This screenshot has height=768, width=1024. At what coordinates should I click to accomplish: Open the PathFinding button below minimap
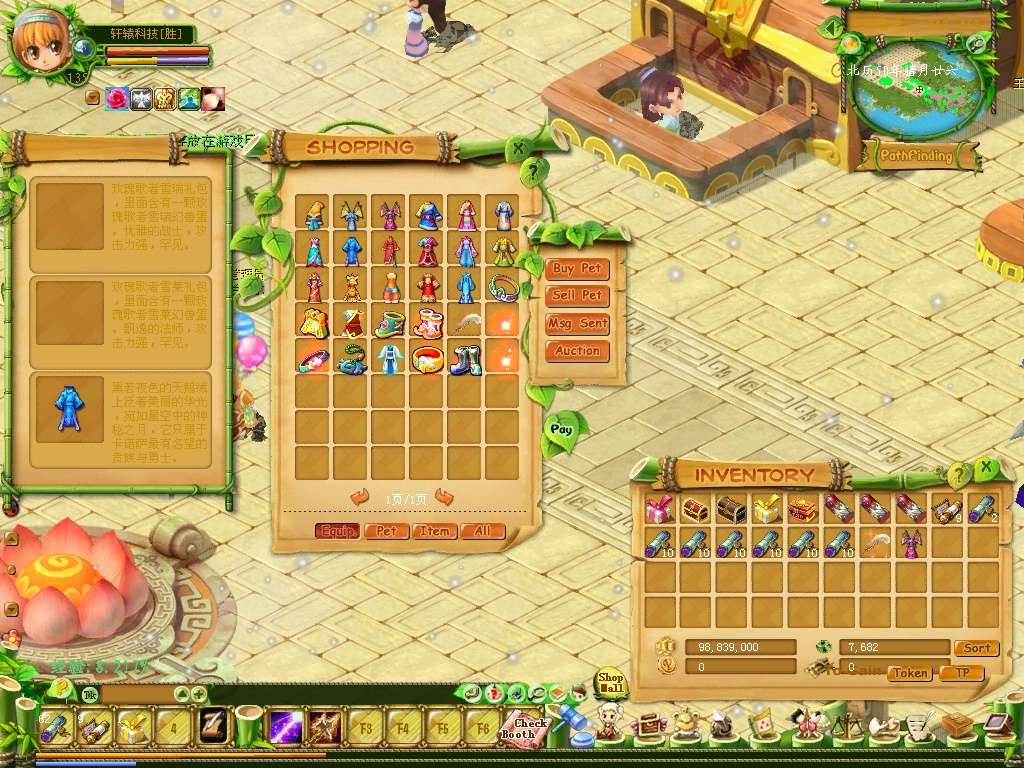916,156
